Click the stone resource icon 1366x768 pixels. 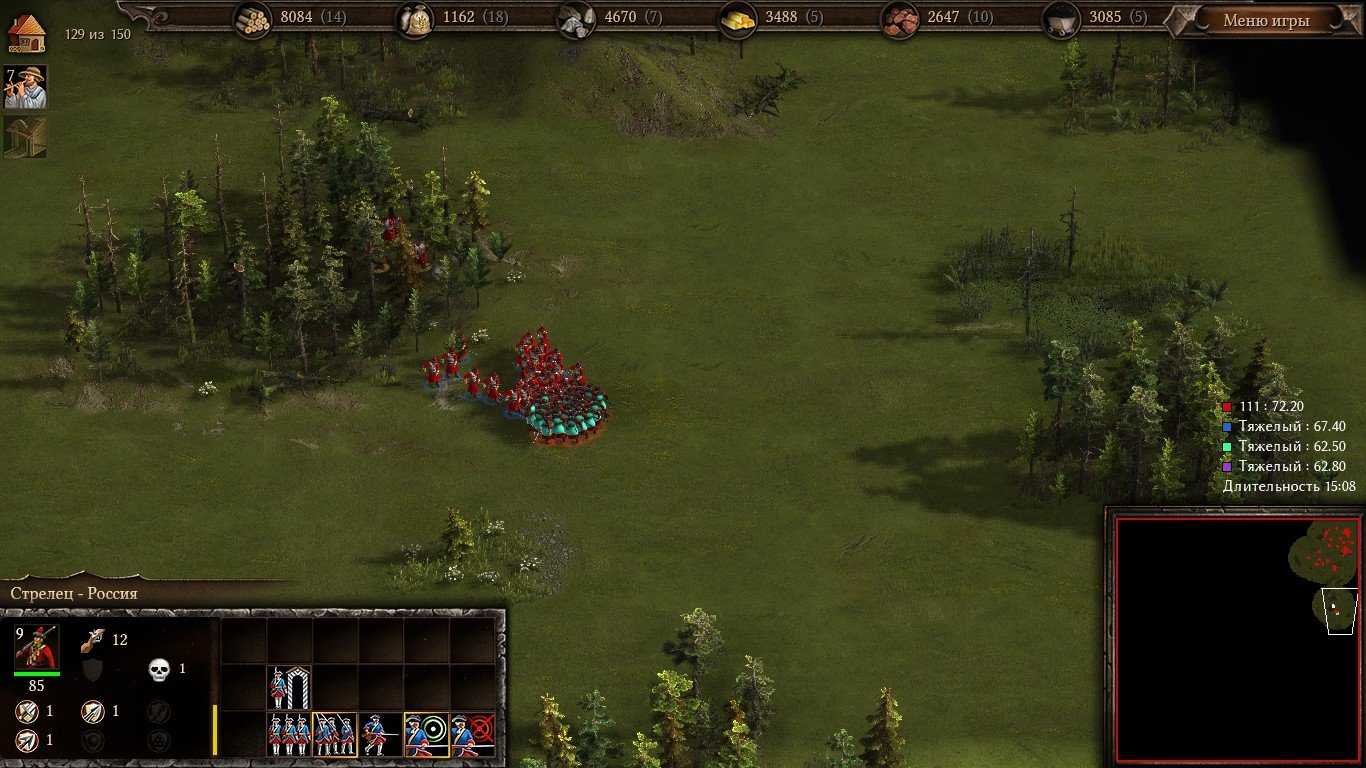tap(577, 20)
